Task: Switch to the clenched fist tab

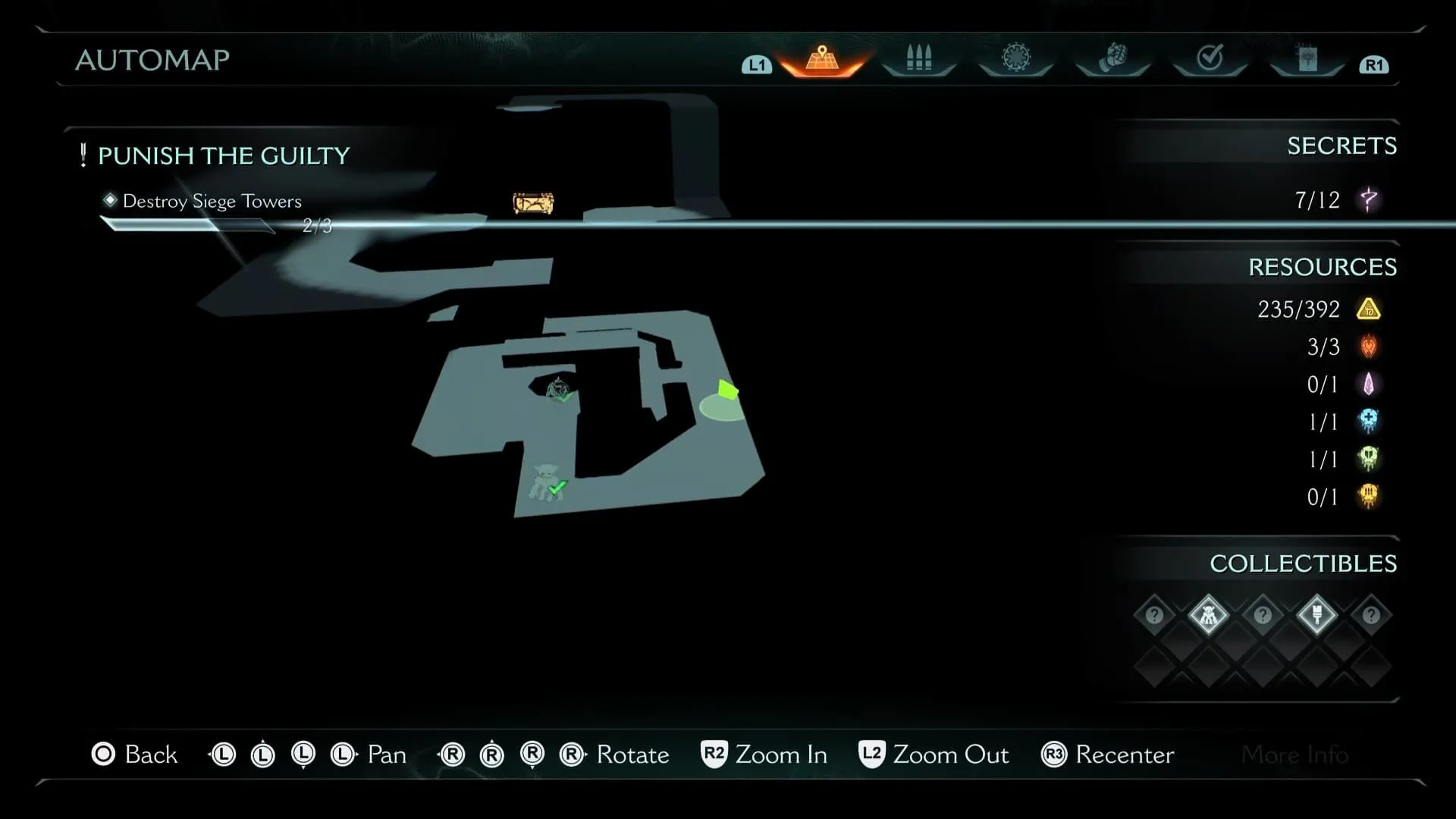Action: coord(1112,58)
